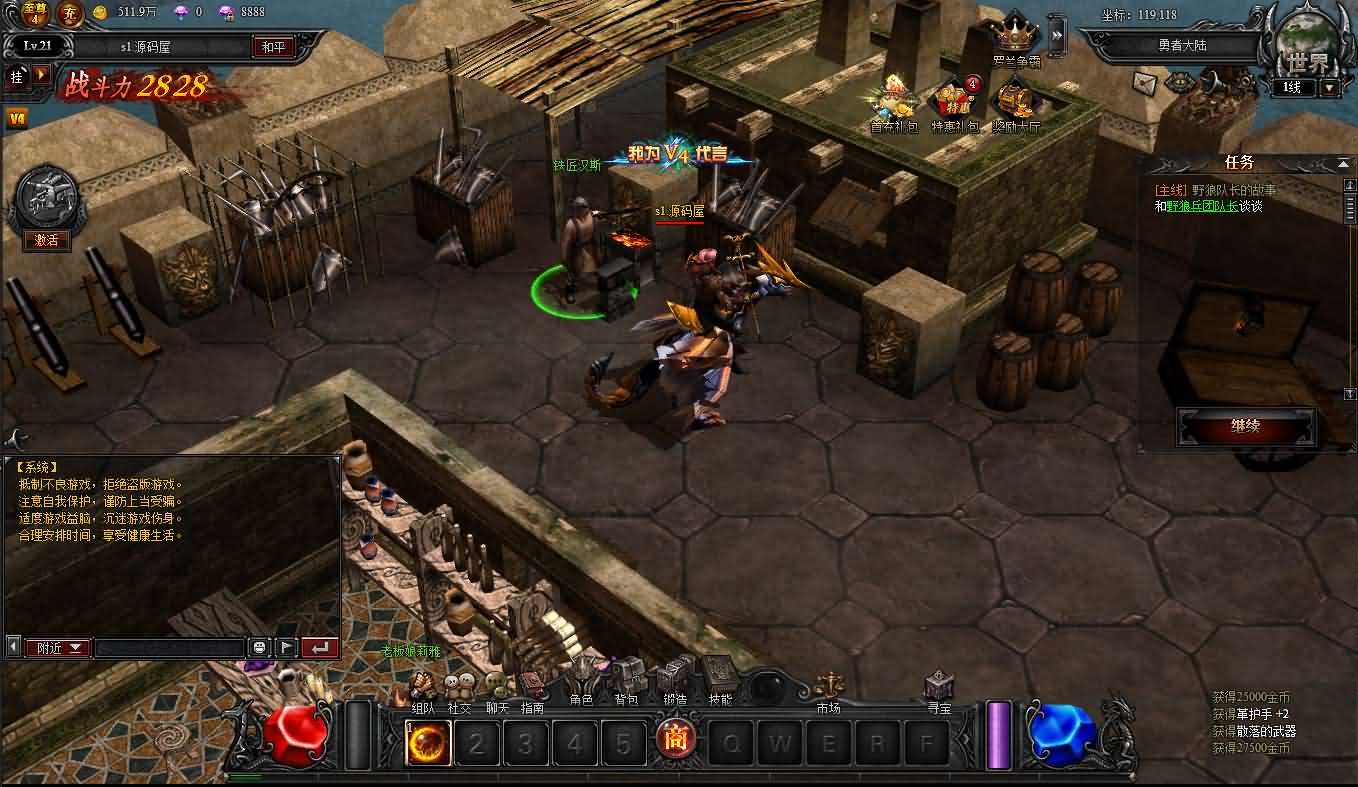Screen dimensions: 1358x787
Task: Open the 附近 chat channel dropdown
Action: (57, 648)
